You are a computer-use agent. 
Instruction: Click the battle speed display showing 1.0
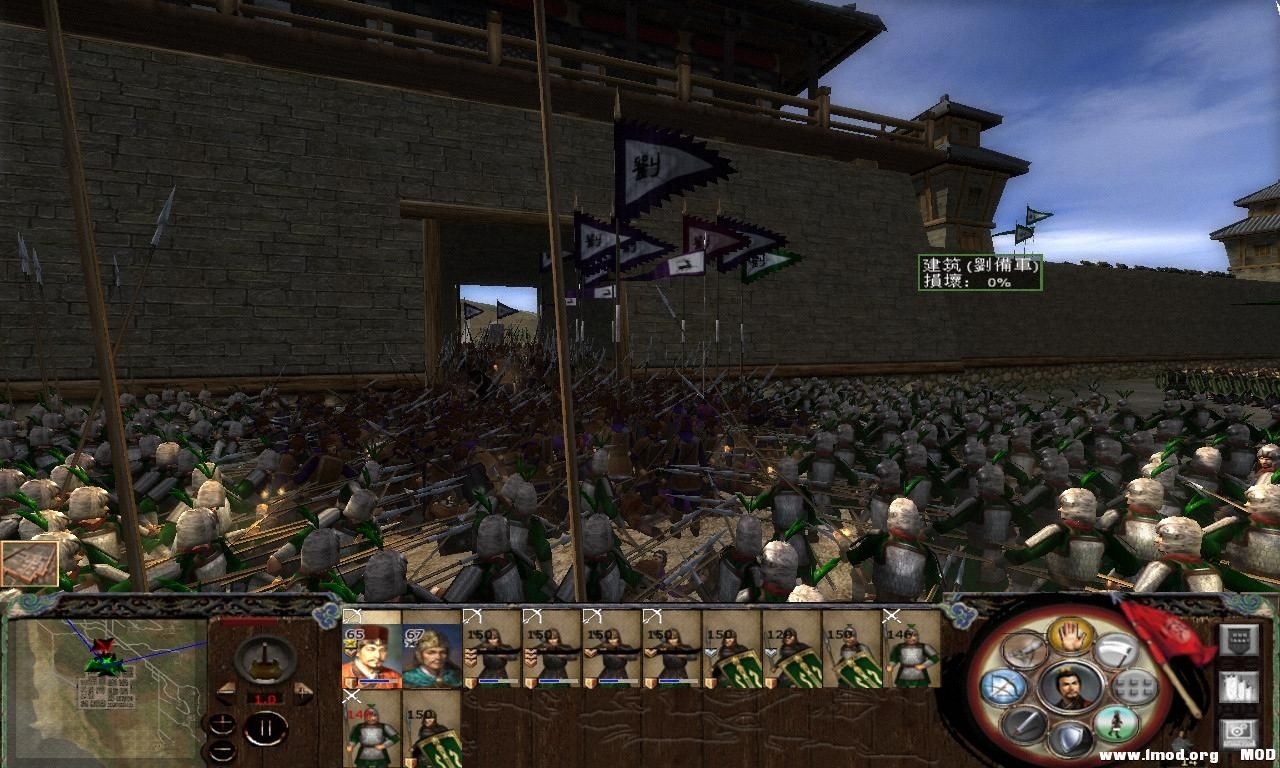(x=267, y=697)
